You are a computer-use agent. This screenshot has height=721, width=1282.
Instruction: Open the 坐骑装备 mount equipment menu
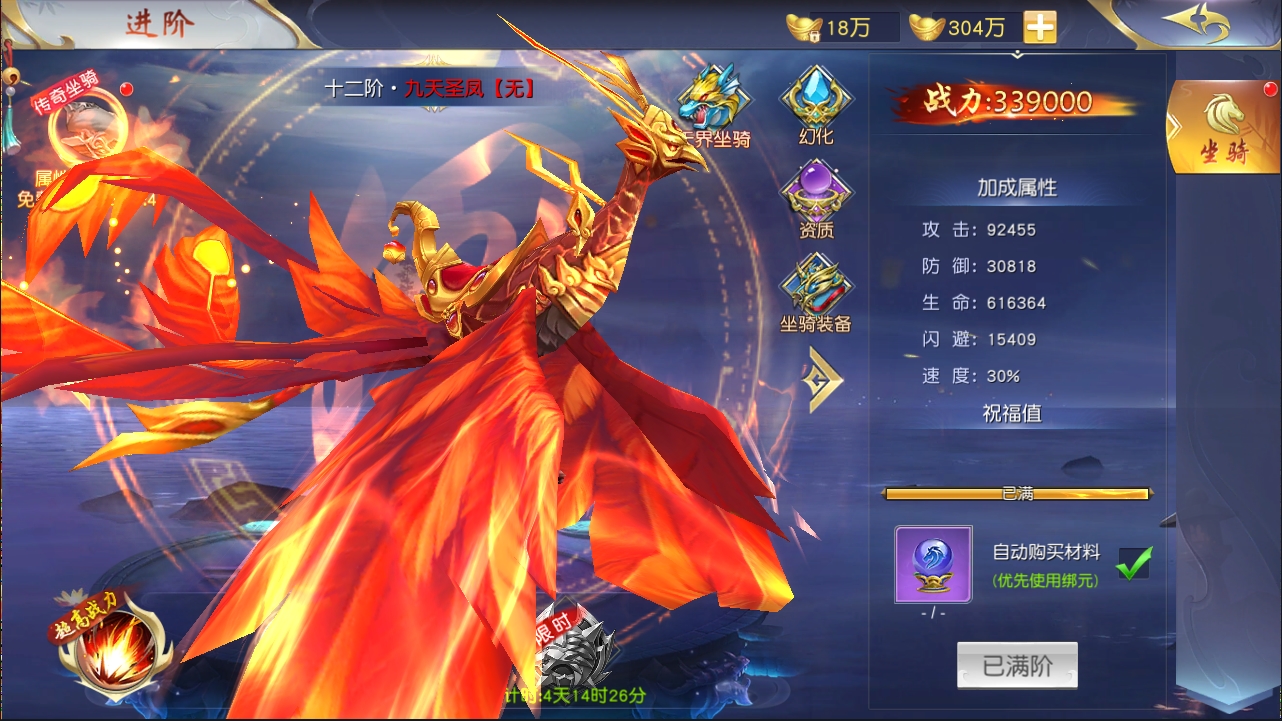pyautogui.click(x=816, y=292)
